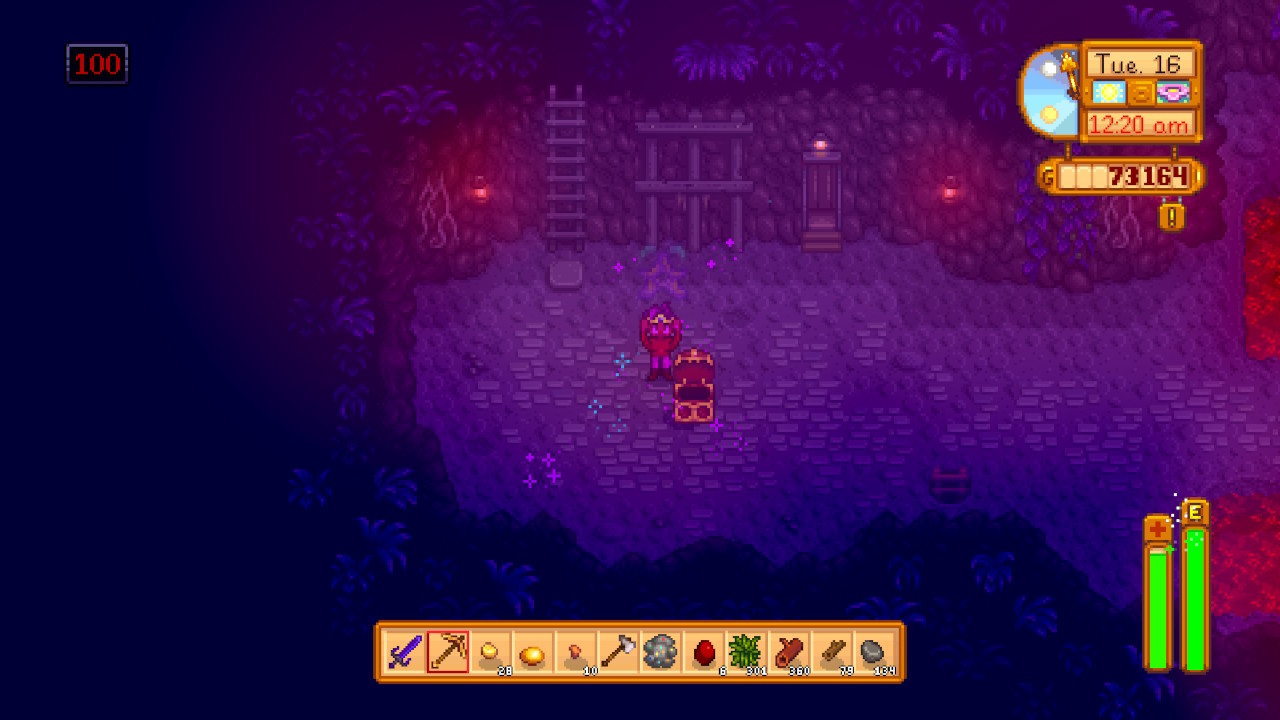Select the hardwood log stack of 360
Image resolution: width=1280 pixels, height=720 pixels.
coord(790,653)
